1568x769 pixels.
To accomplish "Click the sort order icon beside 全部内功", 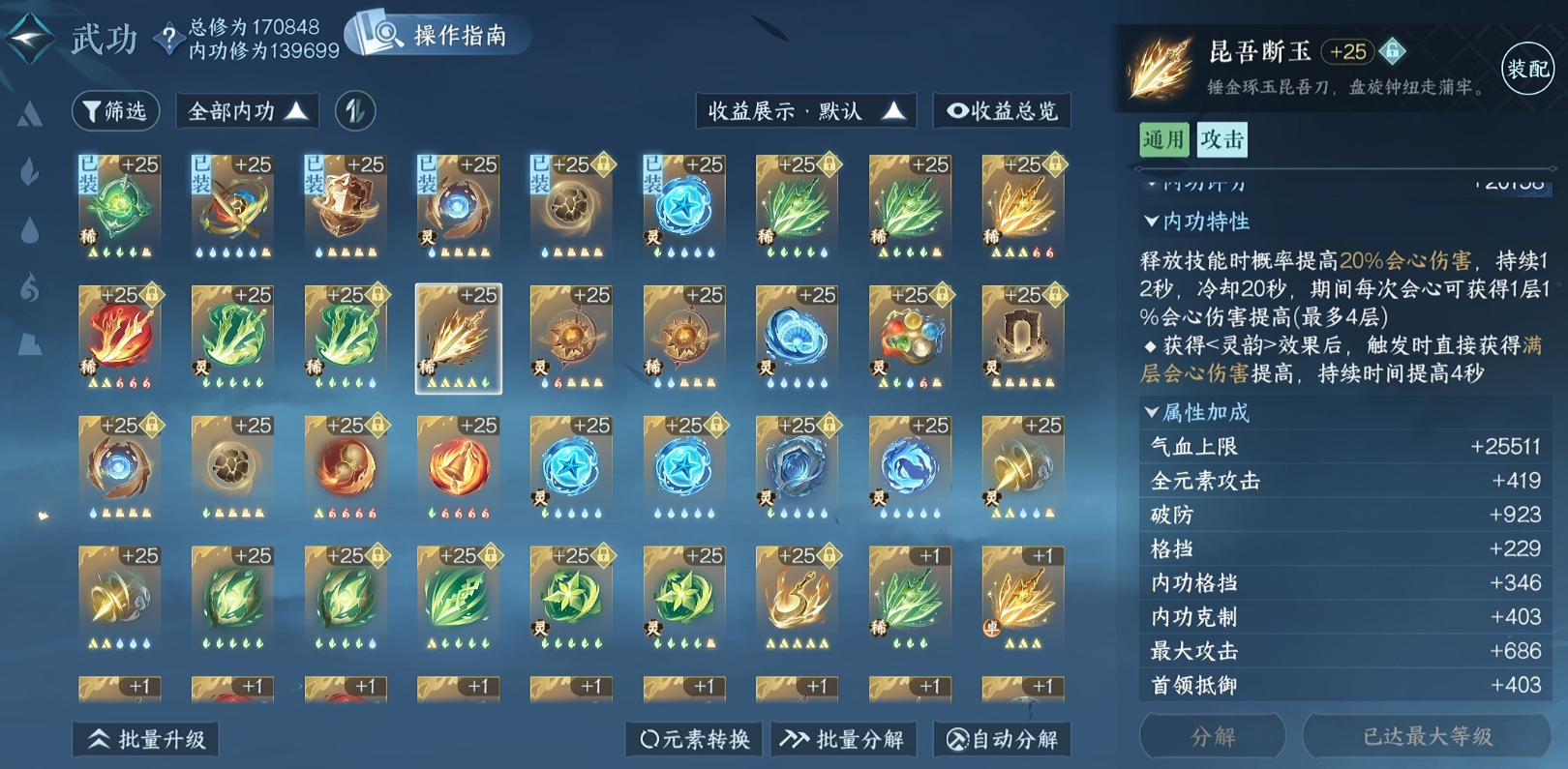I will click(356, 110).
